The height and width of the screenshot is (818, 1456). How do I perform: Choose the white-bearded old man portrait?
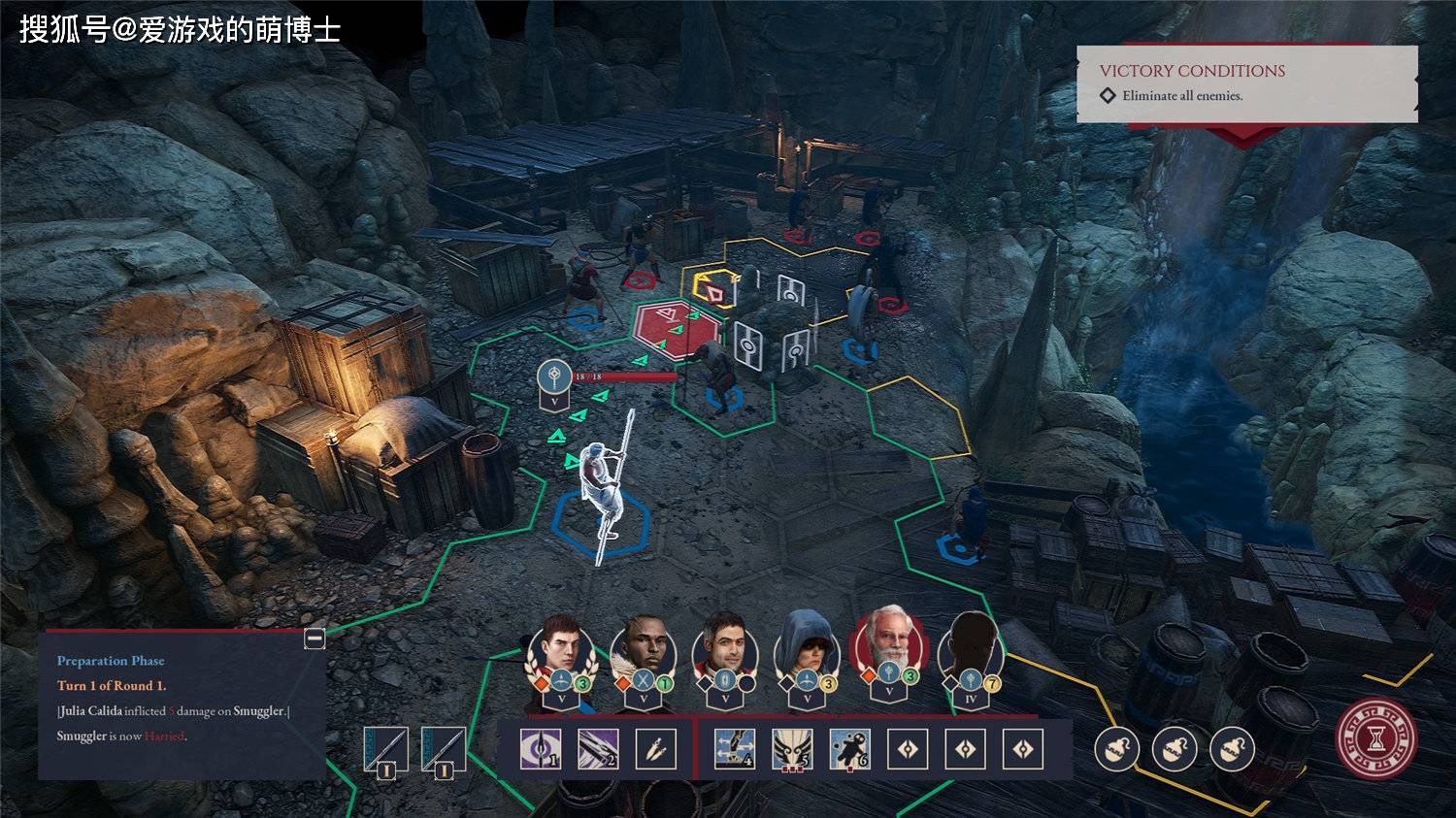pos(887,644)
